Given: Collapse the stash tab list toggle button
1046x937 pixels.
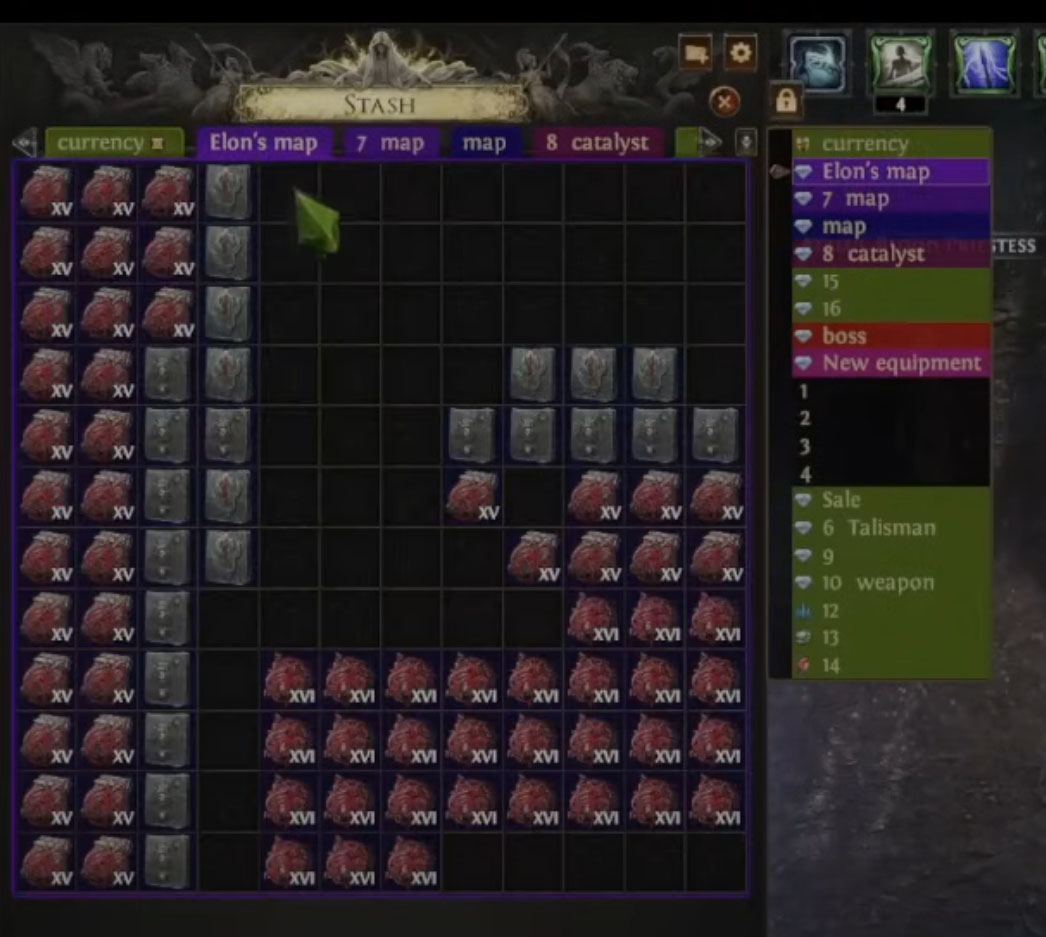Looking at the screenshot, I should click(x=746, y=142).
